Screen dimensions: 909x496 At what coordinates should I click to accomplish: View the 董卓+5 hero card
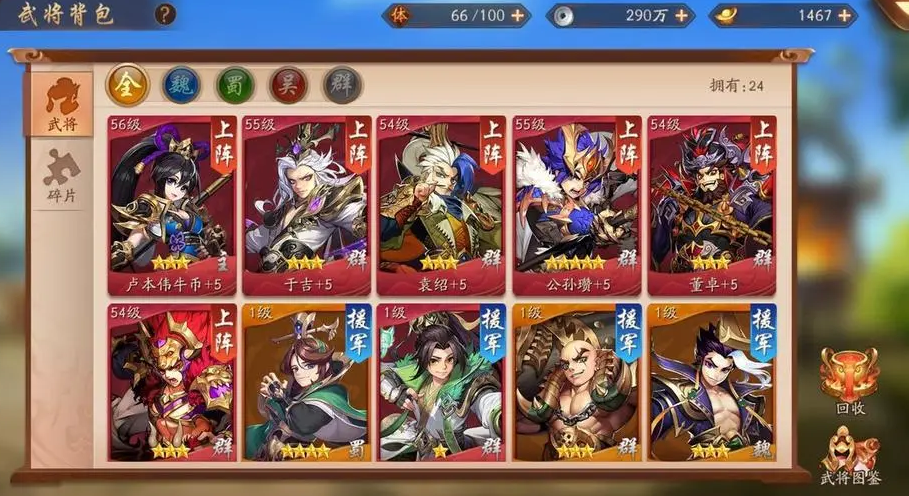(x=712, y=205)
